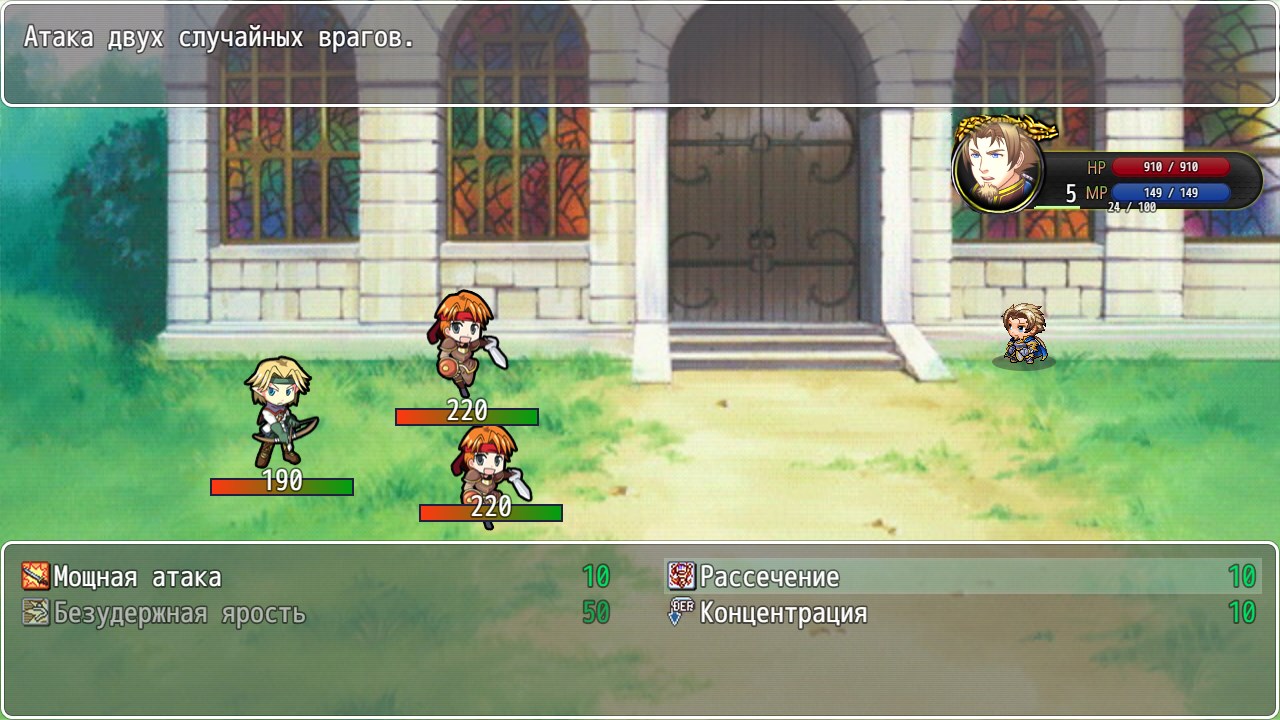Viewport: 1280px width, 720px height.
Task: Click the Концентрация DEF arrow icon
Action: click(x=677, y=610)
